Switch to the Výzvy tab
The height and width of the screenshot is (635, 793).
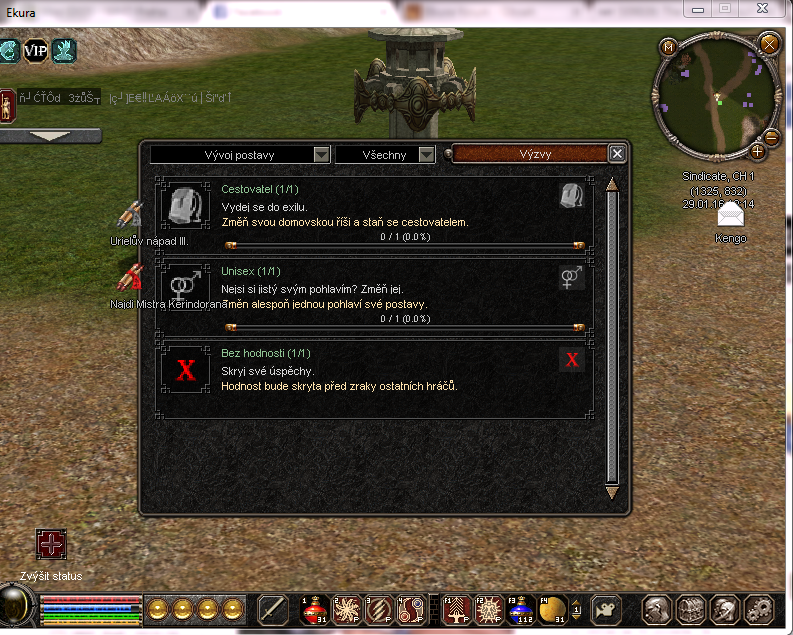coord(534,155)
